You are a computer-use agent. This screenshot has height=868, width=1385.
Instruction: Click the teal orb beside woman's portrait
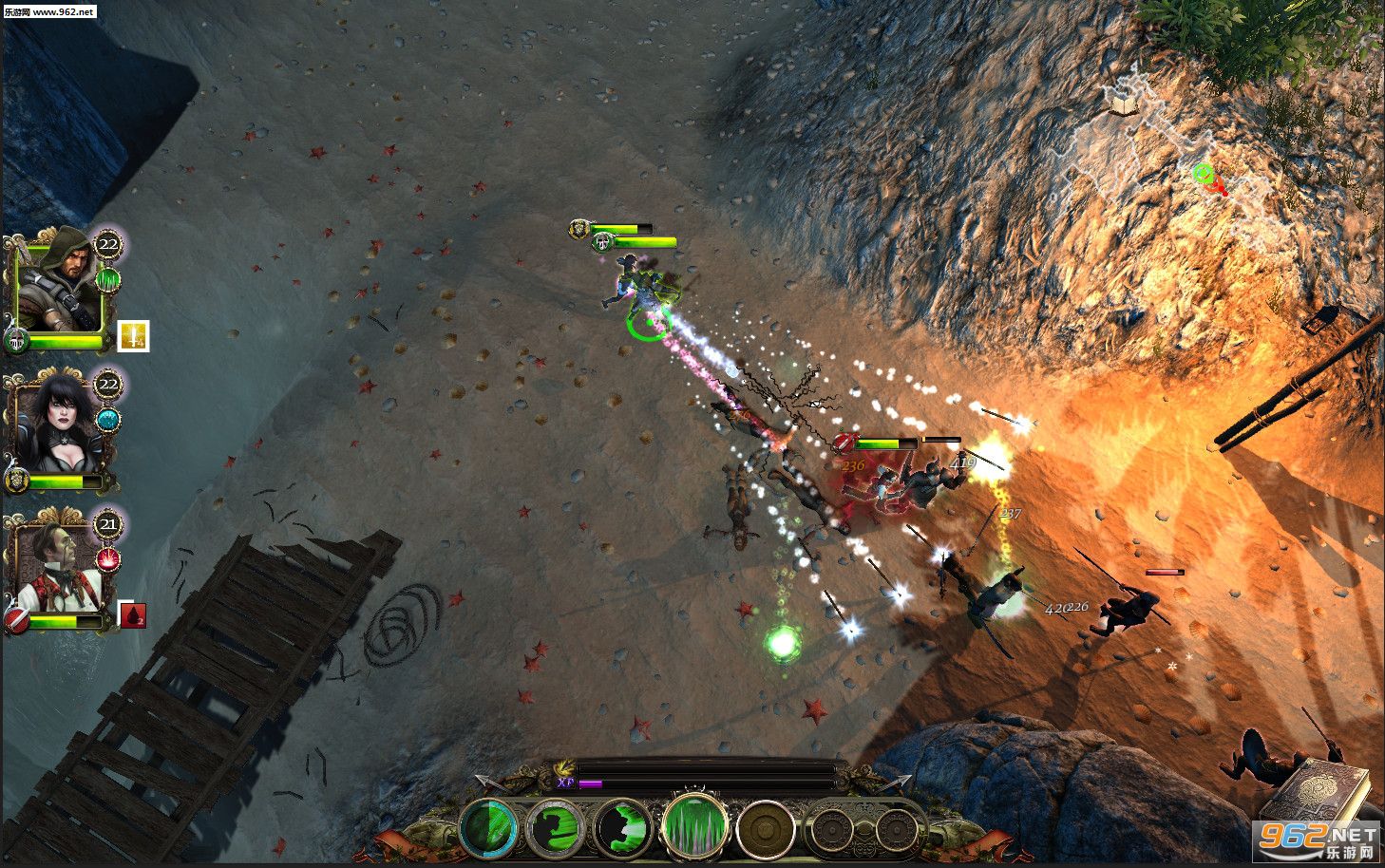coord(109,420)
